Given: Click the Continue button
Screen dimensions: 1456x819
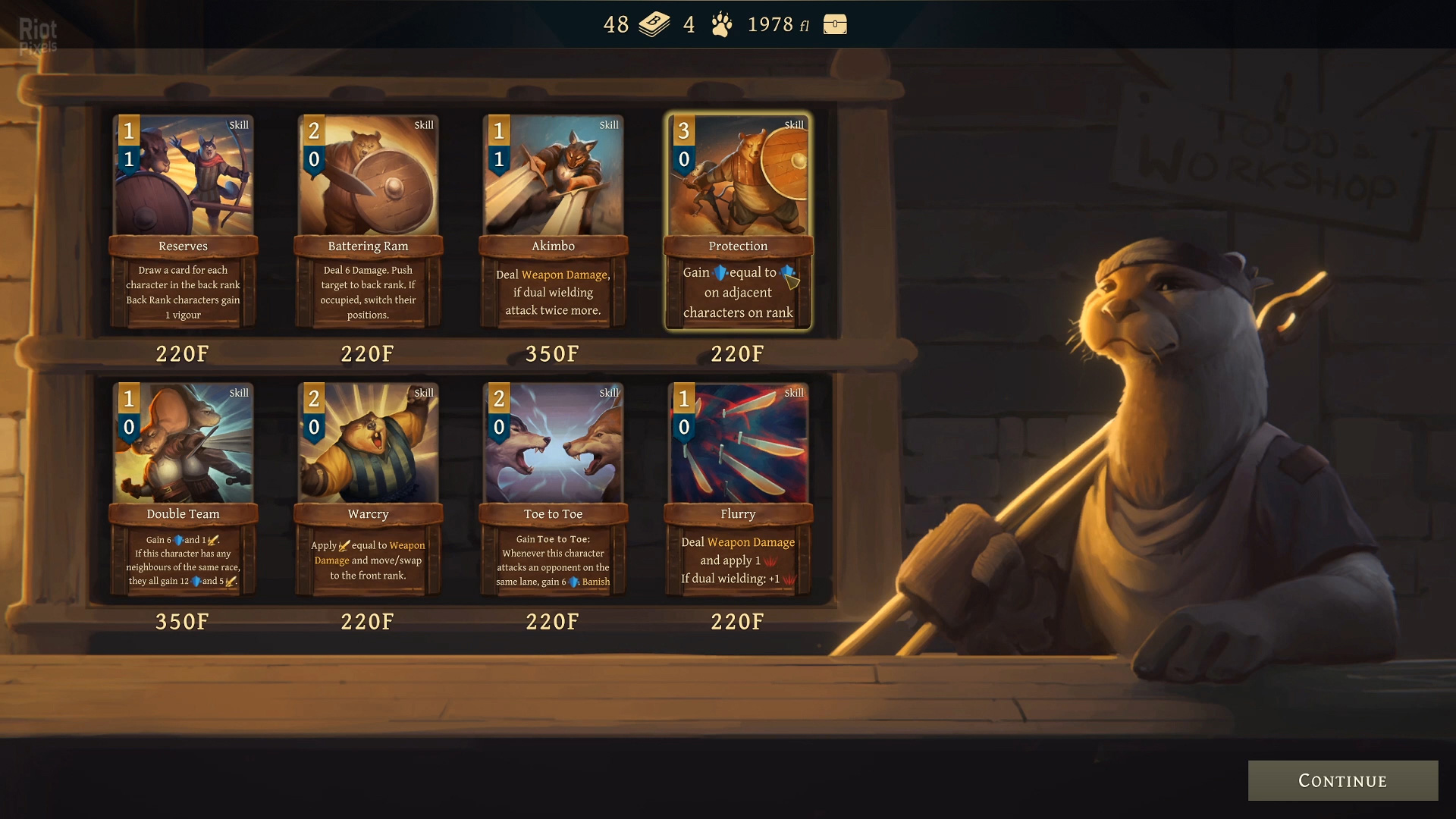Looking at the screenshot, I should 1342,780.
